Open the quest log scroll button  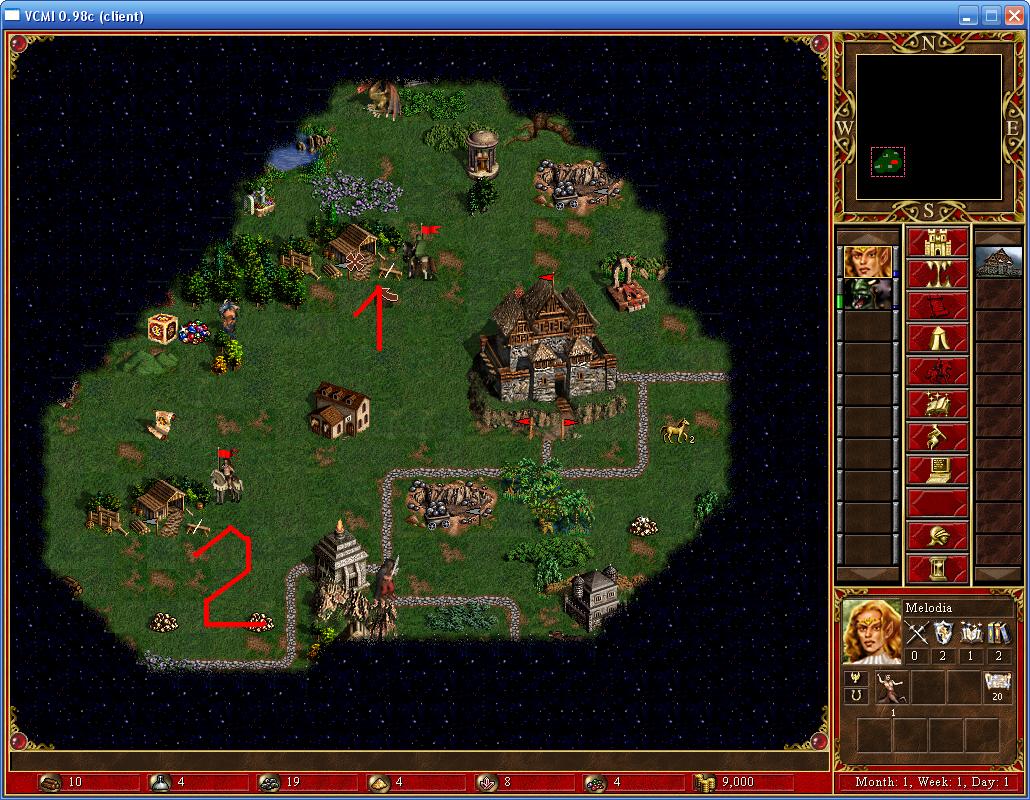click(937, 308)
